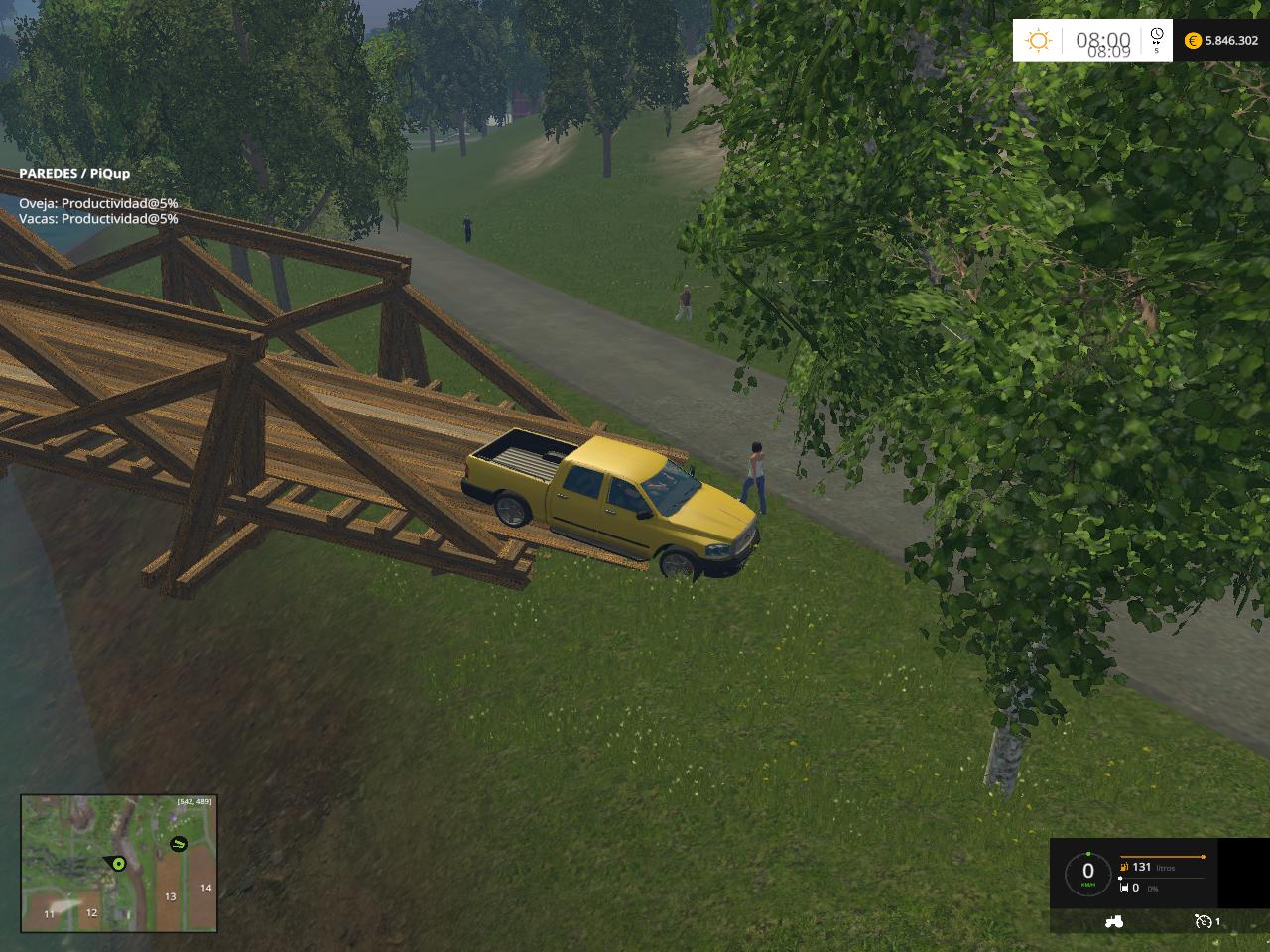Select the time scale clock icon
1270x952 pixels.
coord(1156,39)
